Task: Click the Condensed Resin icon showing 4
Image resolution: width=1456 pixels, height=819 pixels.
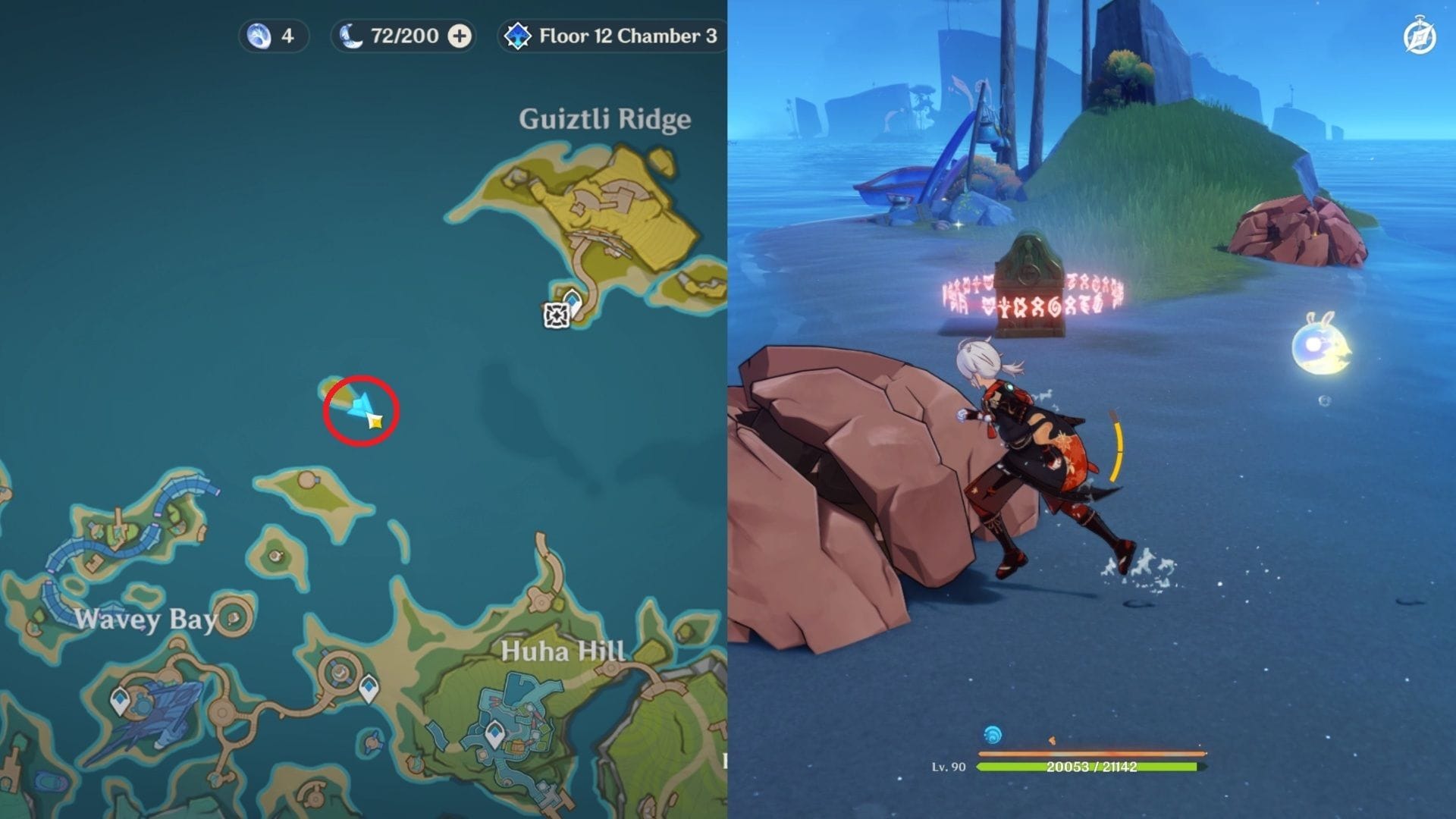Action: [260, 35]
